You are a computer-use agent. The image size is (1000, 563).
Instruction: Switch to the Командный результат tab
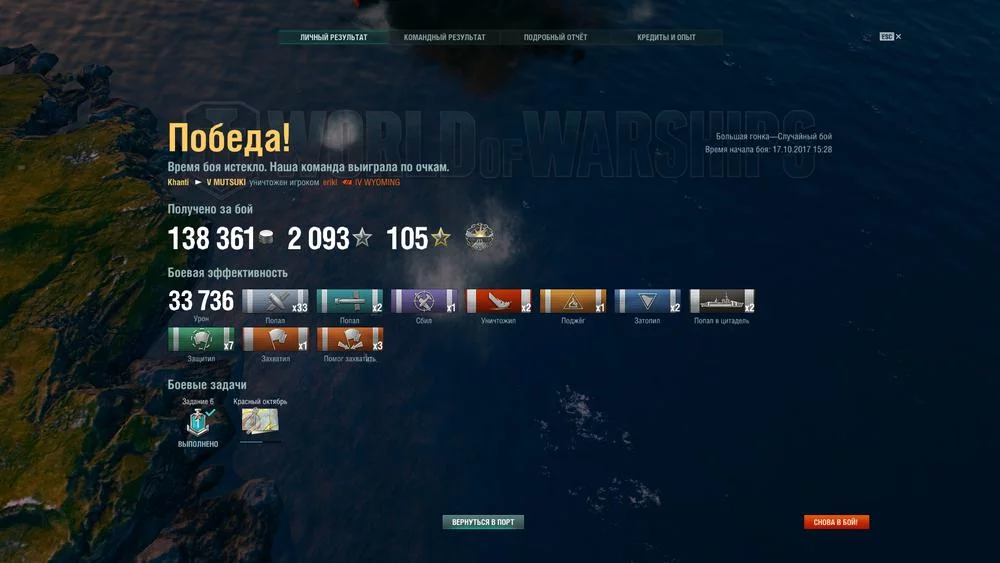pyautogui.click(x=444, y=38)
